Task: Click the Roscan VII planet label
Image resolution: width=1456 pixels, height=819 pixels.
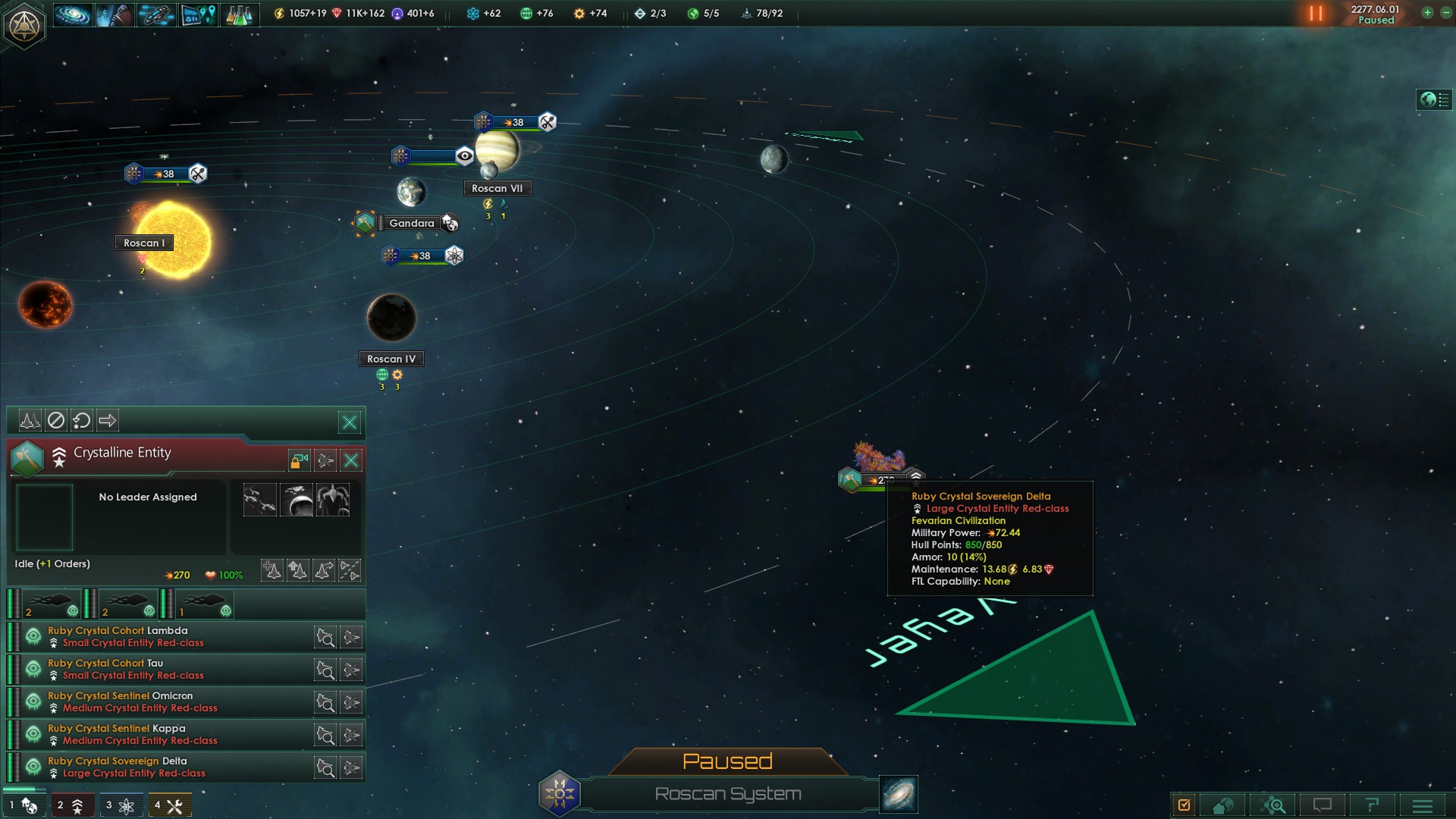Action: (x=496, y=188)
